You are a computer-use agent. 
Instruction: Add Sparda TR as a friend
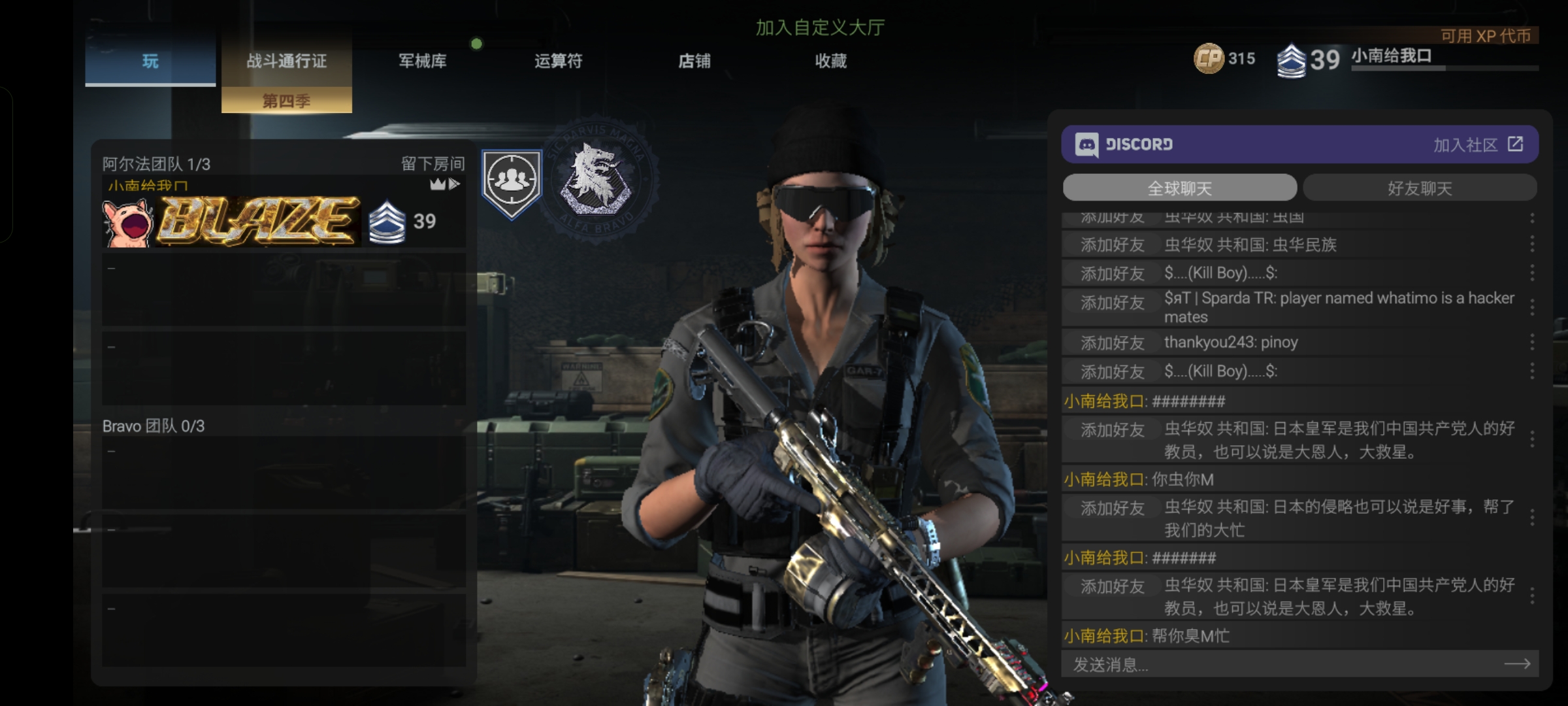(1112, 303)
